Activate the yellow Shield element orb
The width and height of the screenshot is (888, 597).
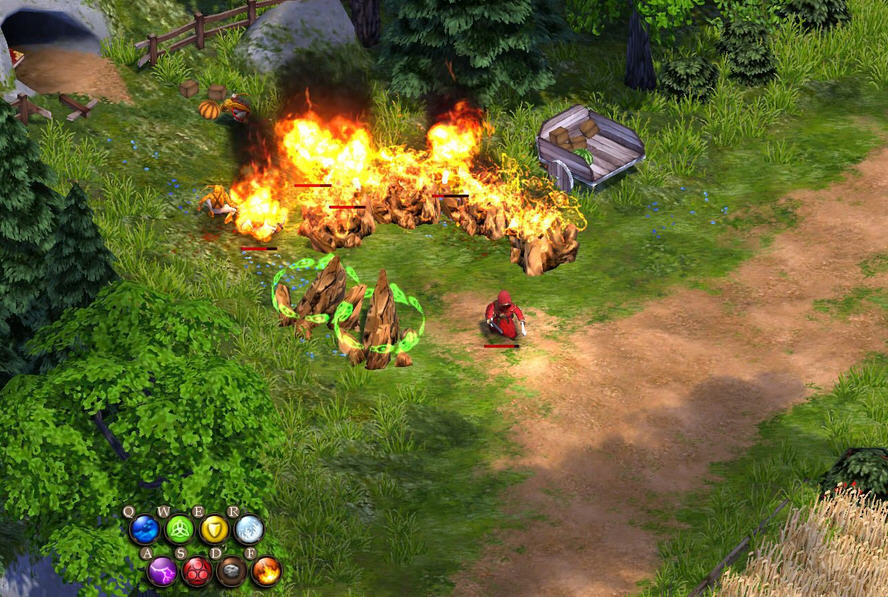click(214, 529)
